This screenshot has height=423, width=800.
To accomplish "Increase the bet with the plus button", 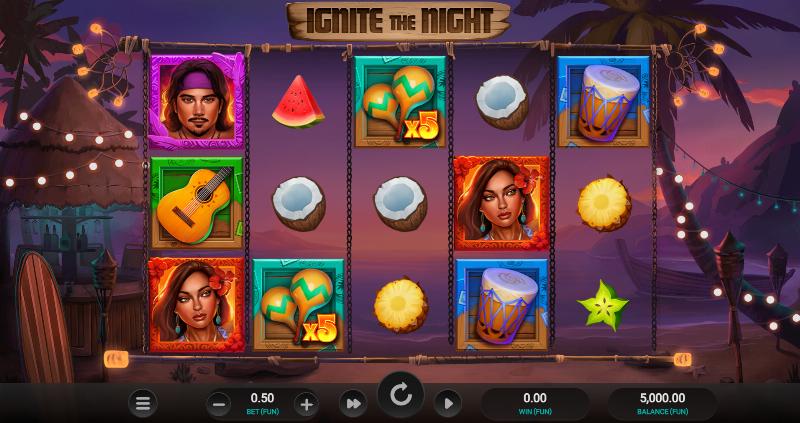I will (x=306, y=404).
